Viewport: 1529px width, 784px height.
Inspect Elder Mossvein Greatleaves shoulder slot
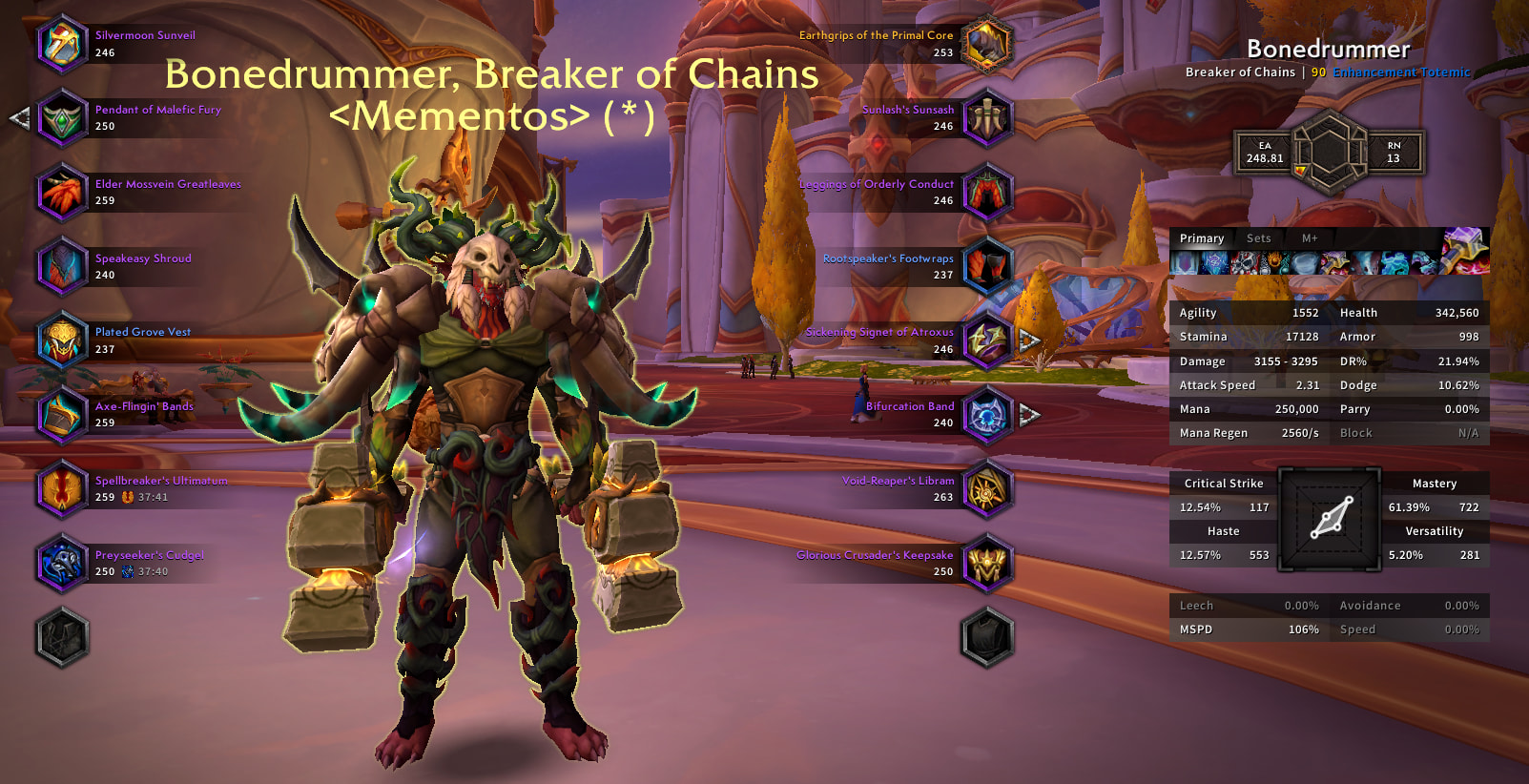click(x=62, y=192)
